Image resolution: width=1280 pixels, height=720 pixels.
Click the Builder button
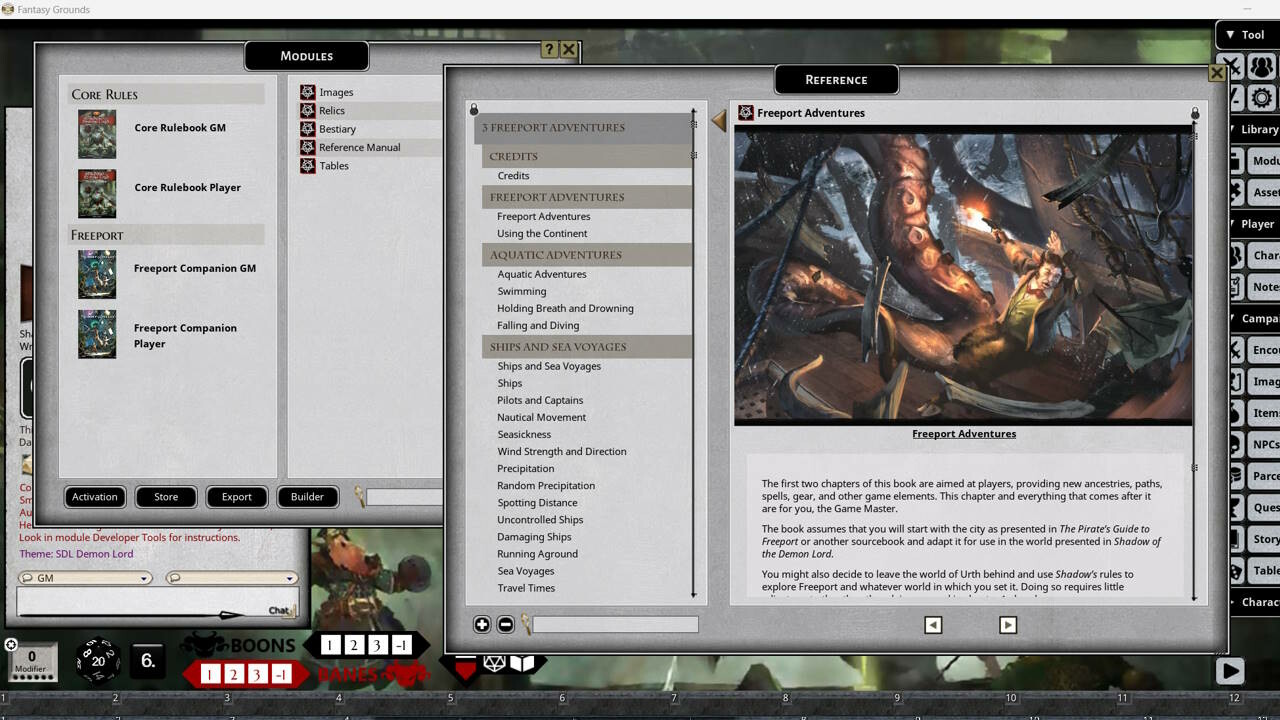[x=306, y=497]
